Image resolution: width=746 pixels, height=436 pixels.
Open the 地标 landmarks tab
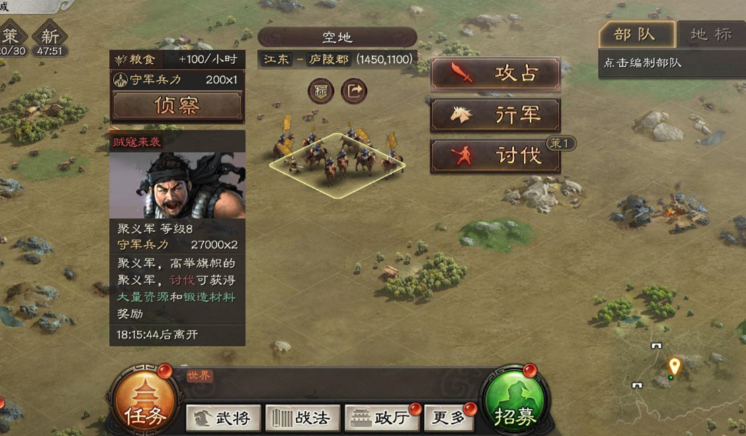[710, 34]
